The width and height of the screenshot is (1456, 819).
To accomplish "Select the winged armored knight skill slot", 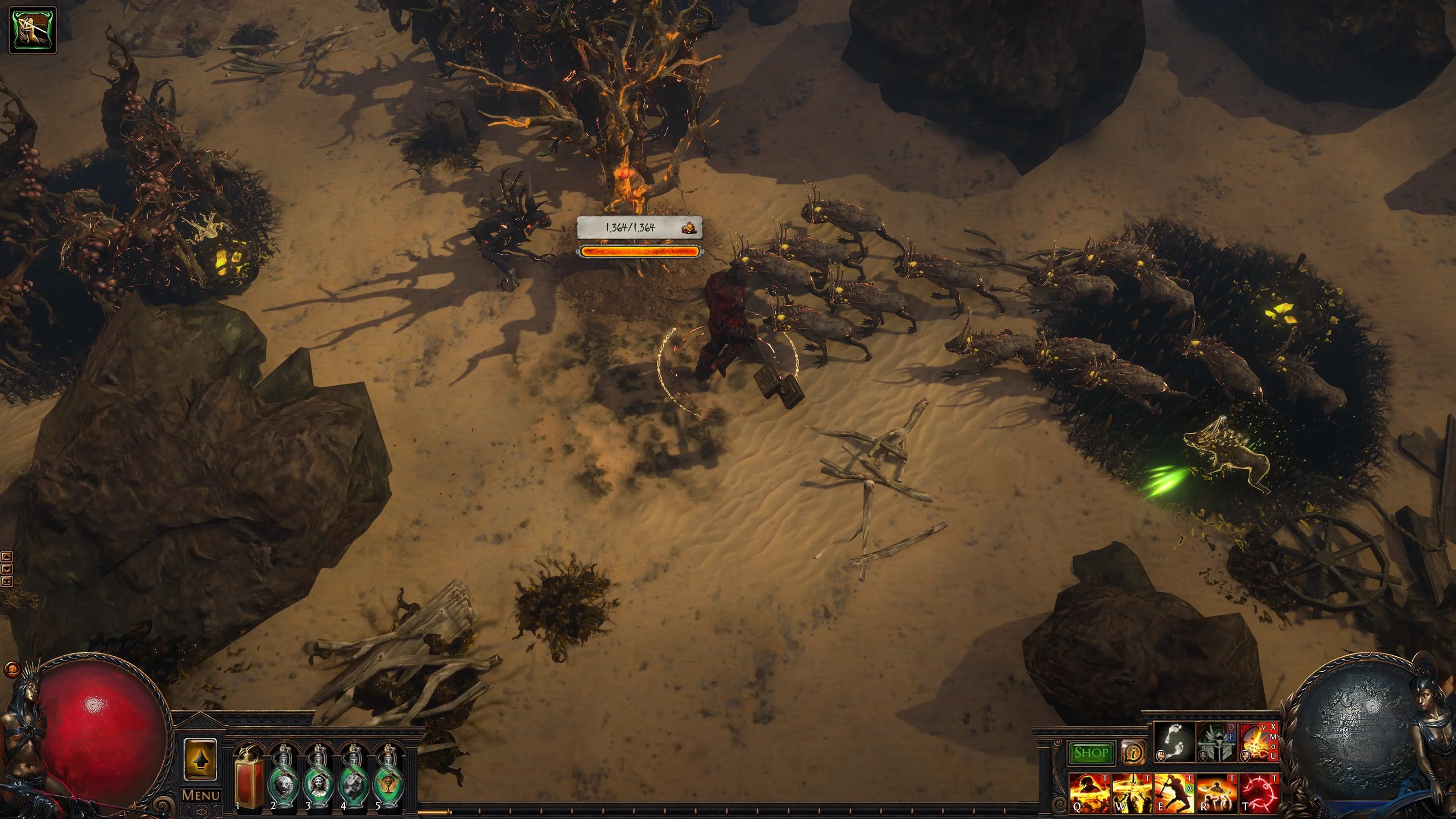I will (1216, 742).
